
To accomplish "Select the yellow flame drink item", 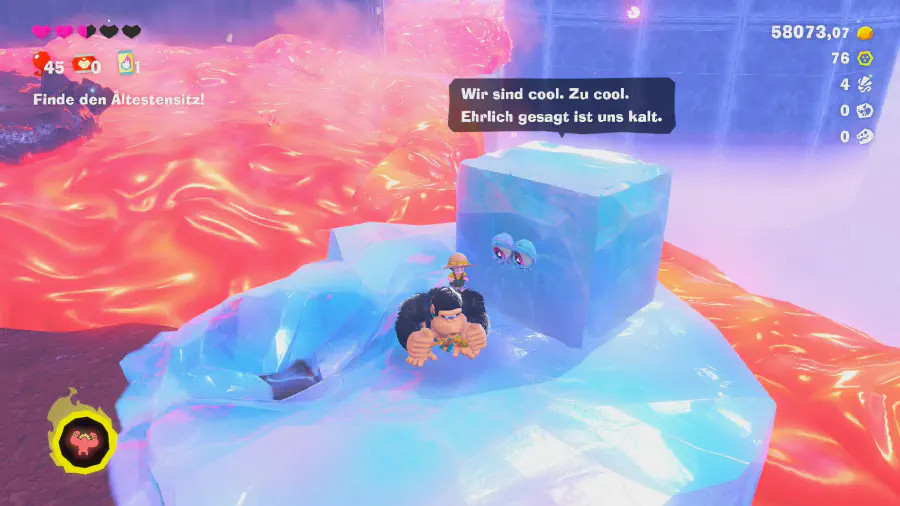I will [x=126, y=65].
